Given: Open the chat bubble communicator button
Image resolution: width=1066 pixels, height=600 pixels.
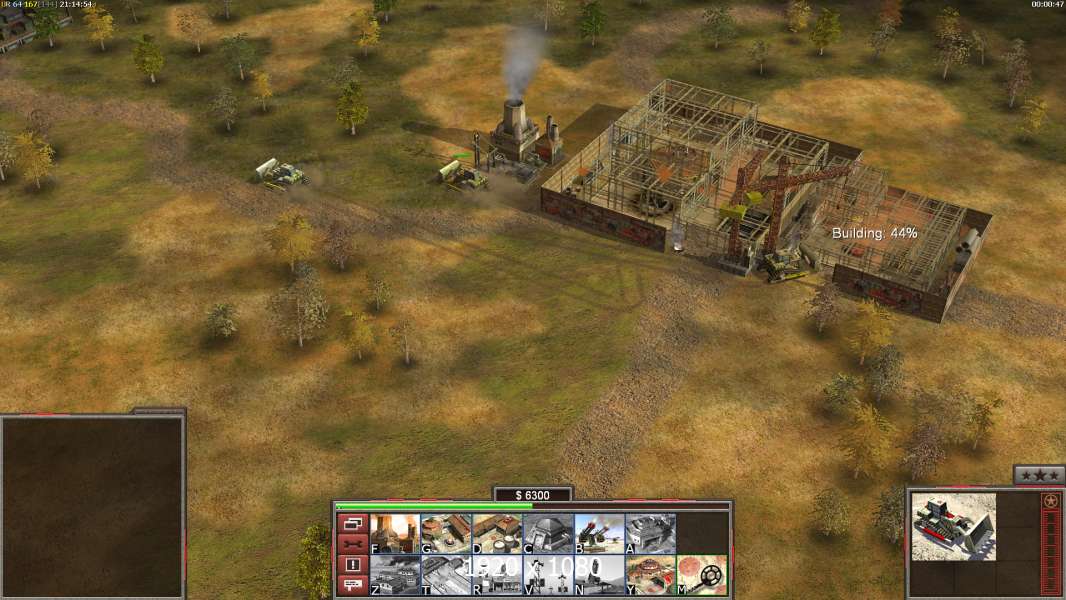Looking at the screenshot, I should 352,585.
